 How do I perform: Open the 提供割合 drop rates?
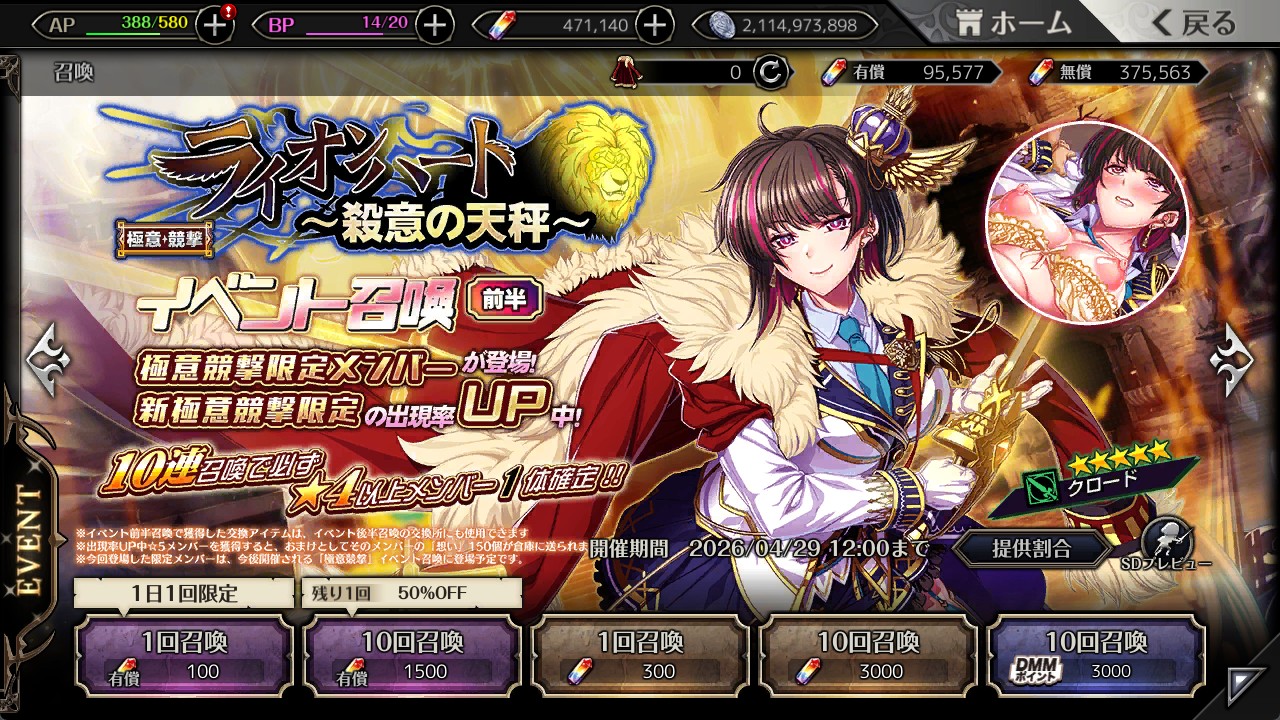point(1031,548)
